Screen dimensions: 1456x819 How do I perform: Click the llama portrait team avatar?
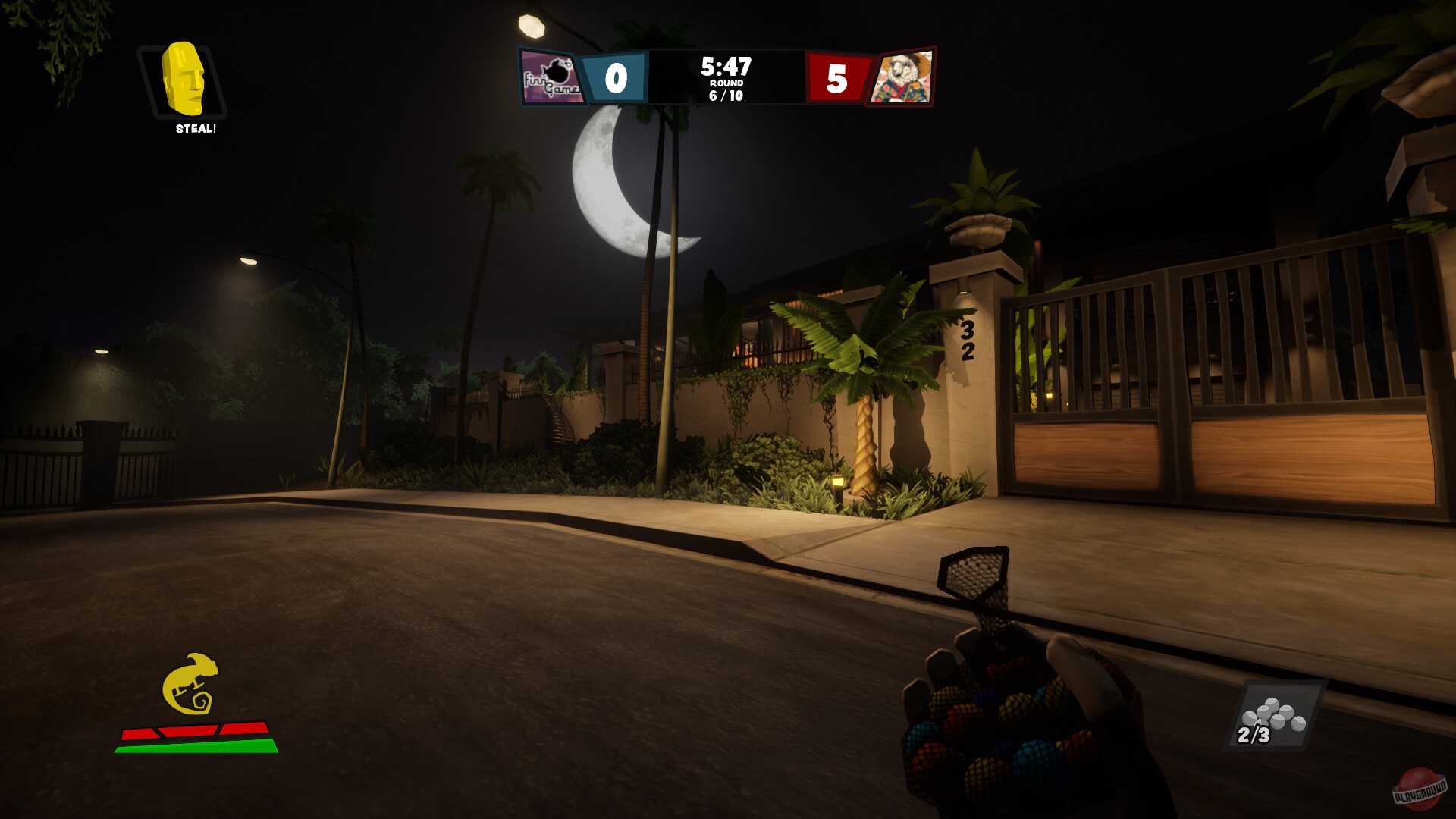(904, 78)
